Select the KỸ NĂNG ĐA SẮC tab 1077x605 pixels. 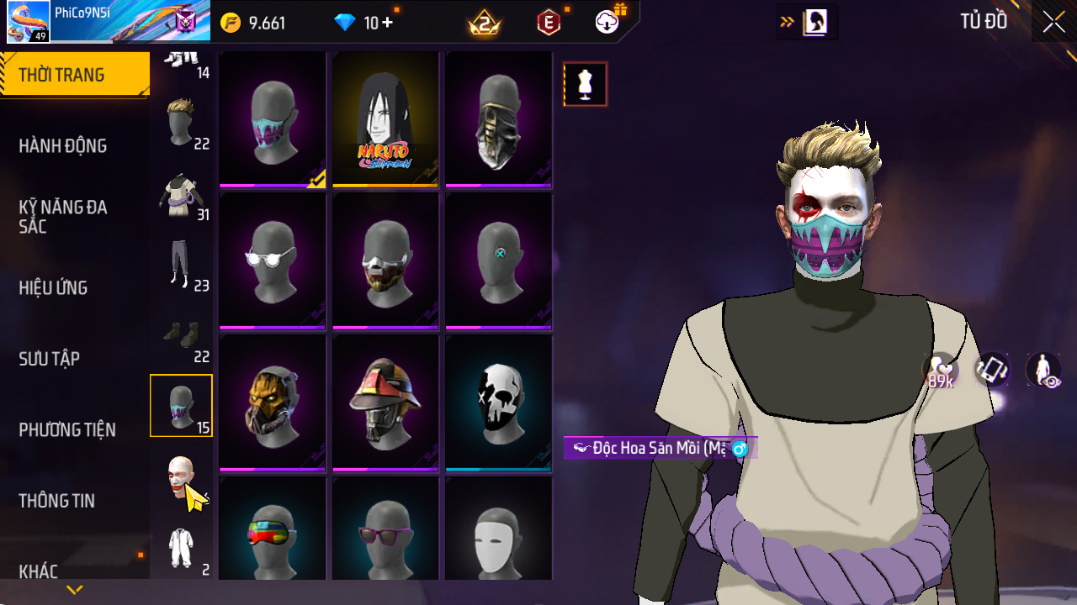point(62,216)
